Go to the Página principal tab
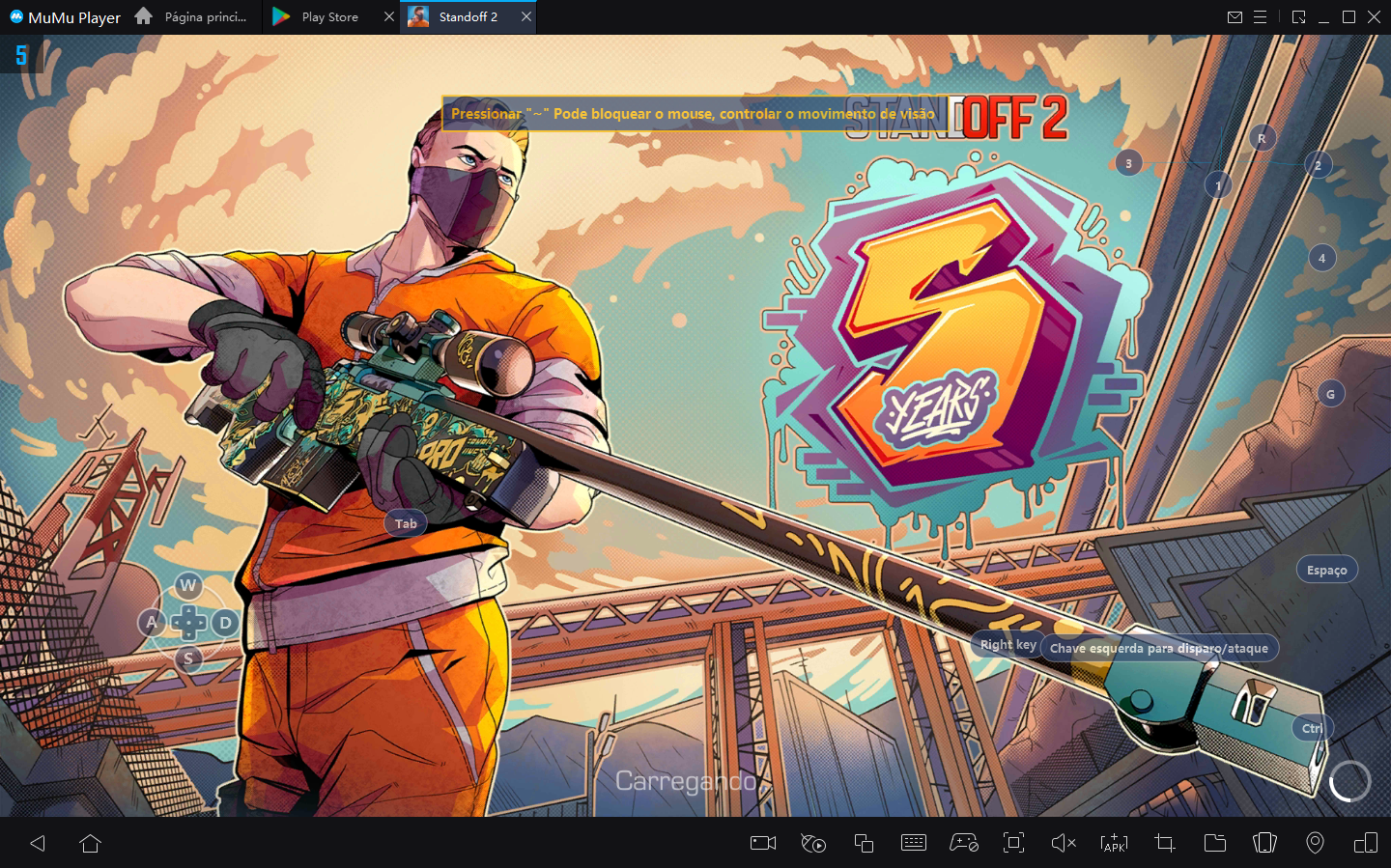Image resolution: width=1391 pixels, height=868 pixels. [x=203, y=16]
